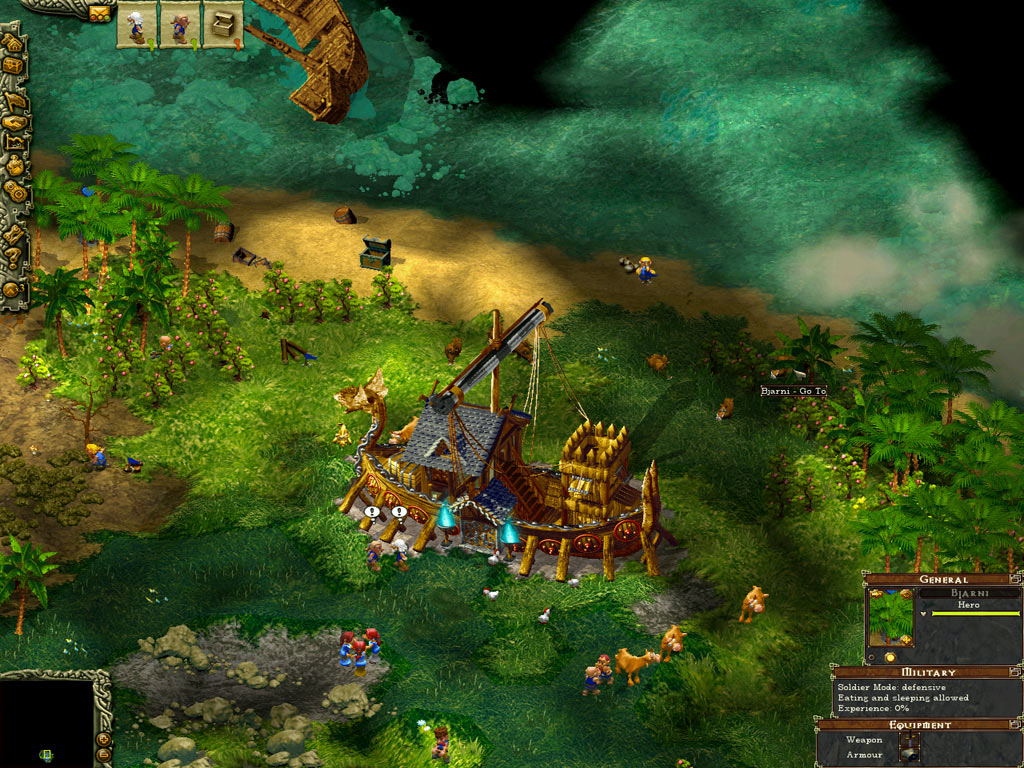Zoom out the minimap with minus button
Image resolution: width=1024 pixels, height=768 pixels.
(103, 757)
